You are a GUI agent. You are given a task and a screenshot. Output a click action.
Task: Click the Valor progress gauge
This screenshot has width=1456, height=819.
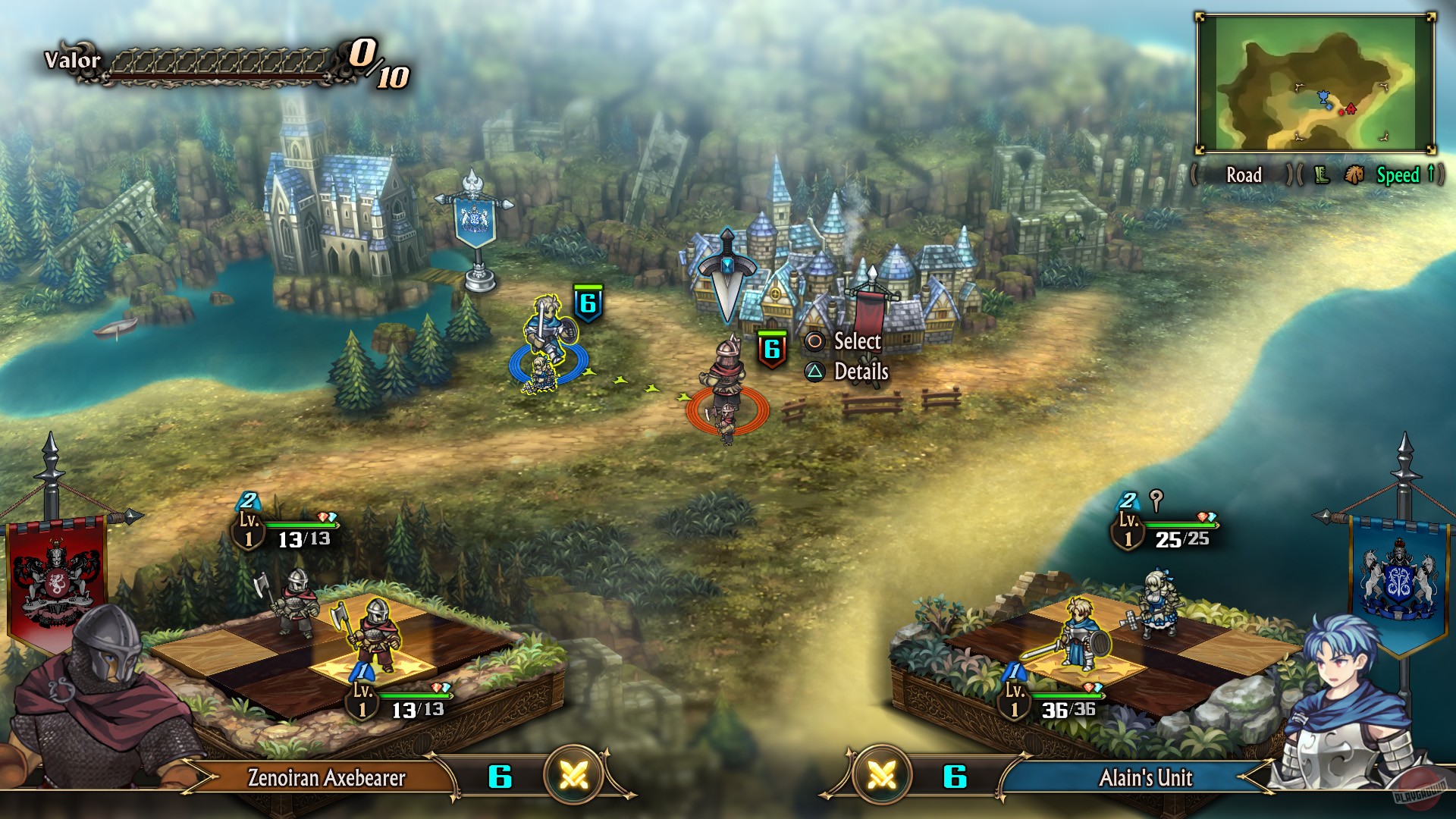220,61
